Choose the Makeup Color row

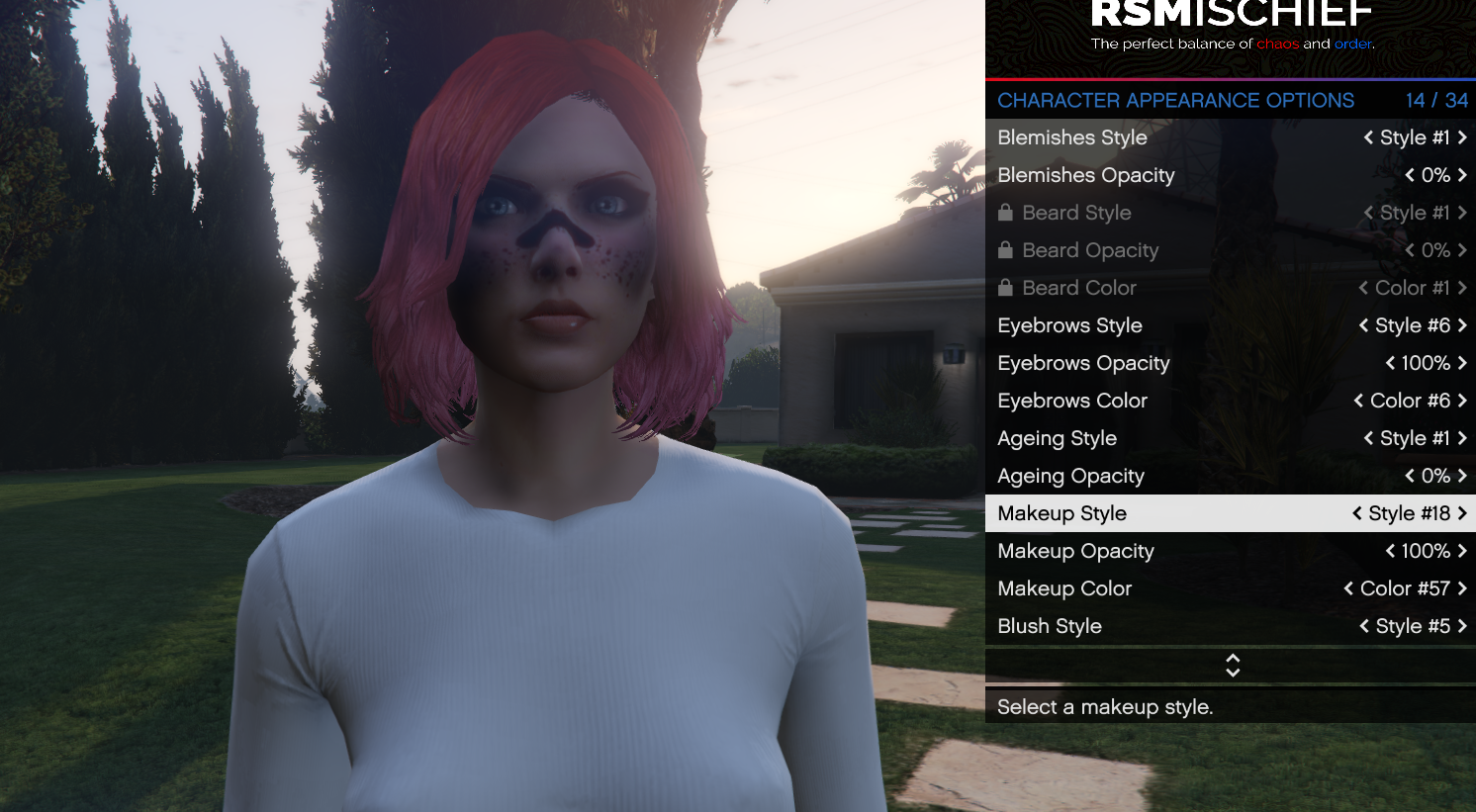(x=1064, y=588)
